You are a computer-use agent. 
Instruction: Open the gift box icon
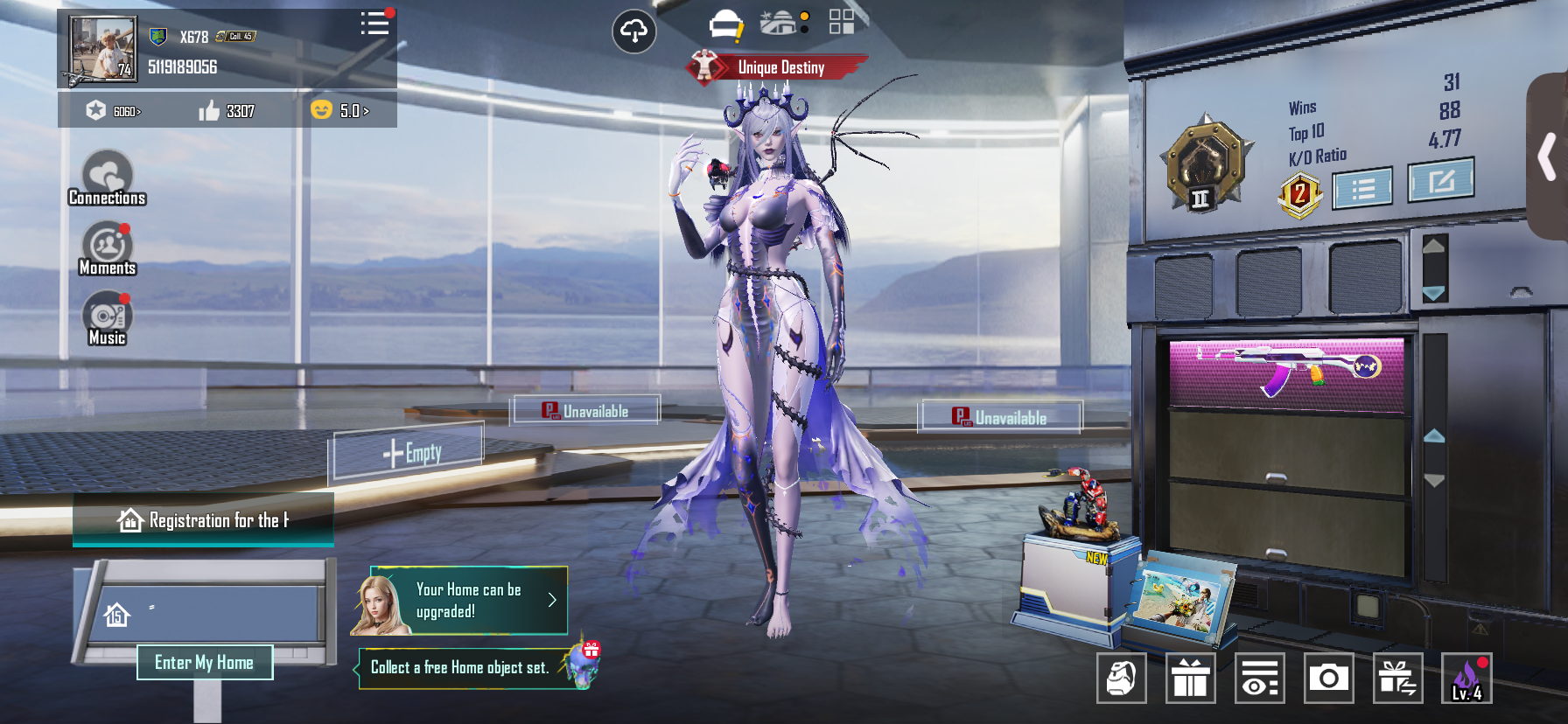pyautogui.click(x=1190, y=678)
